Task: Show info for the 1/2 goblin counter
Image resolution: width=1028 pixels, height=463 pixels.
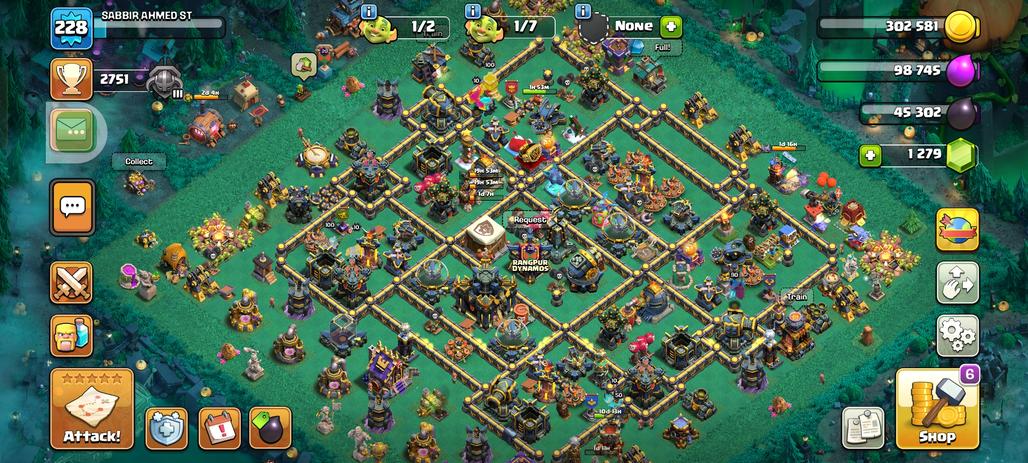Action: coord(369,11)
